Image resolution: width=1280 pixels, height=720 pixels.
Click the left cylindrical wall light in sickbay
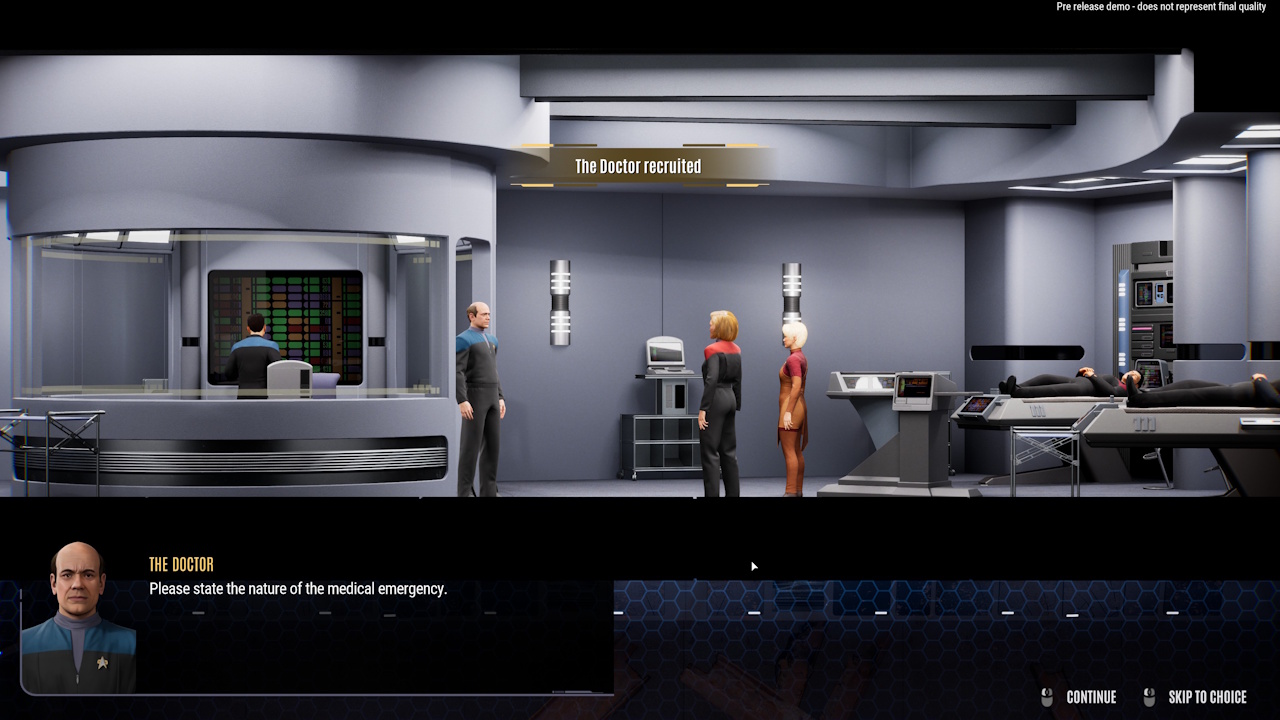tap(560, 300)
